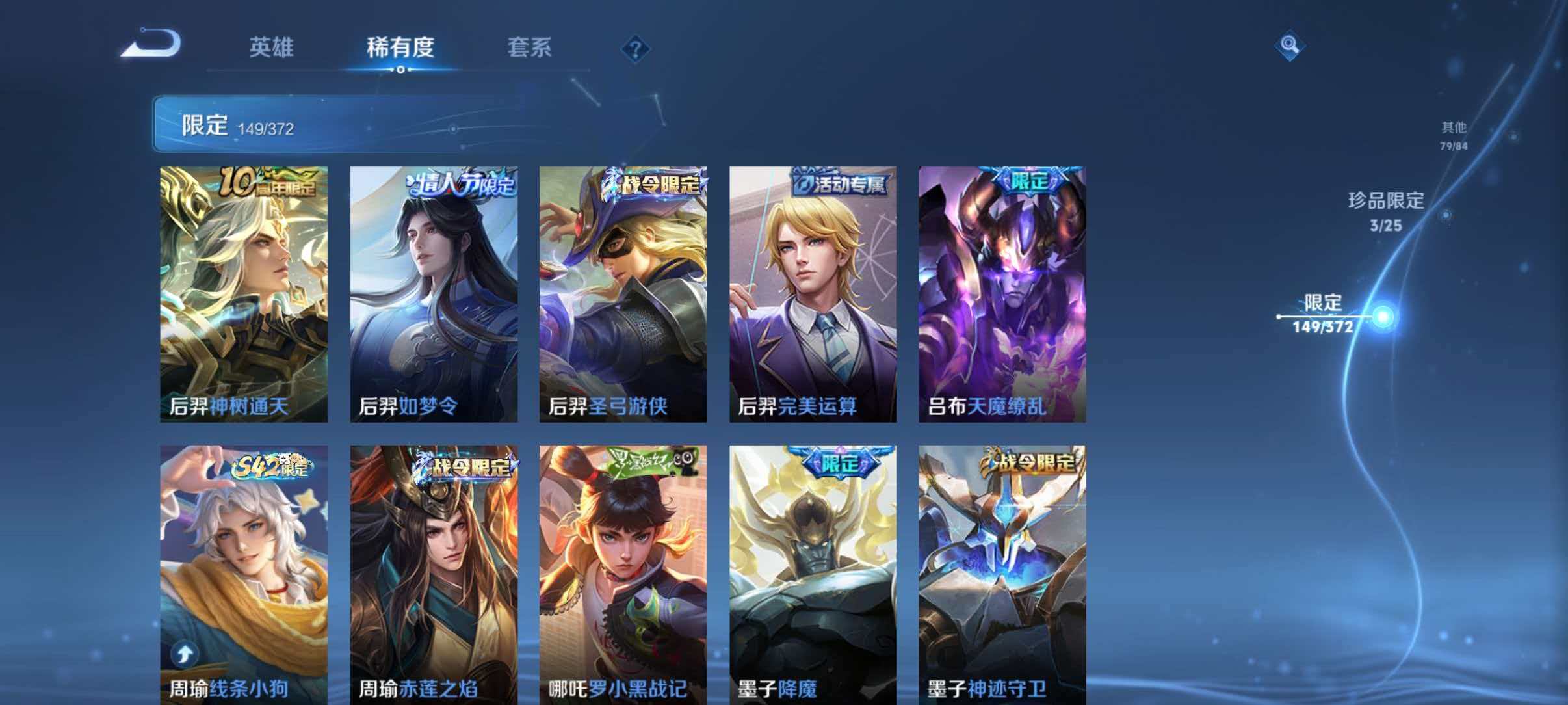The image size is (1568, 705).
Task: Select the 稀有度 tab
Action: click(x=400, y=48)
